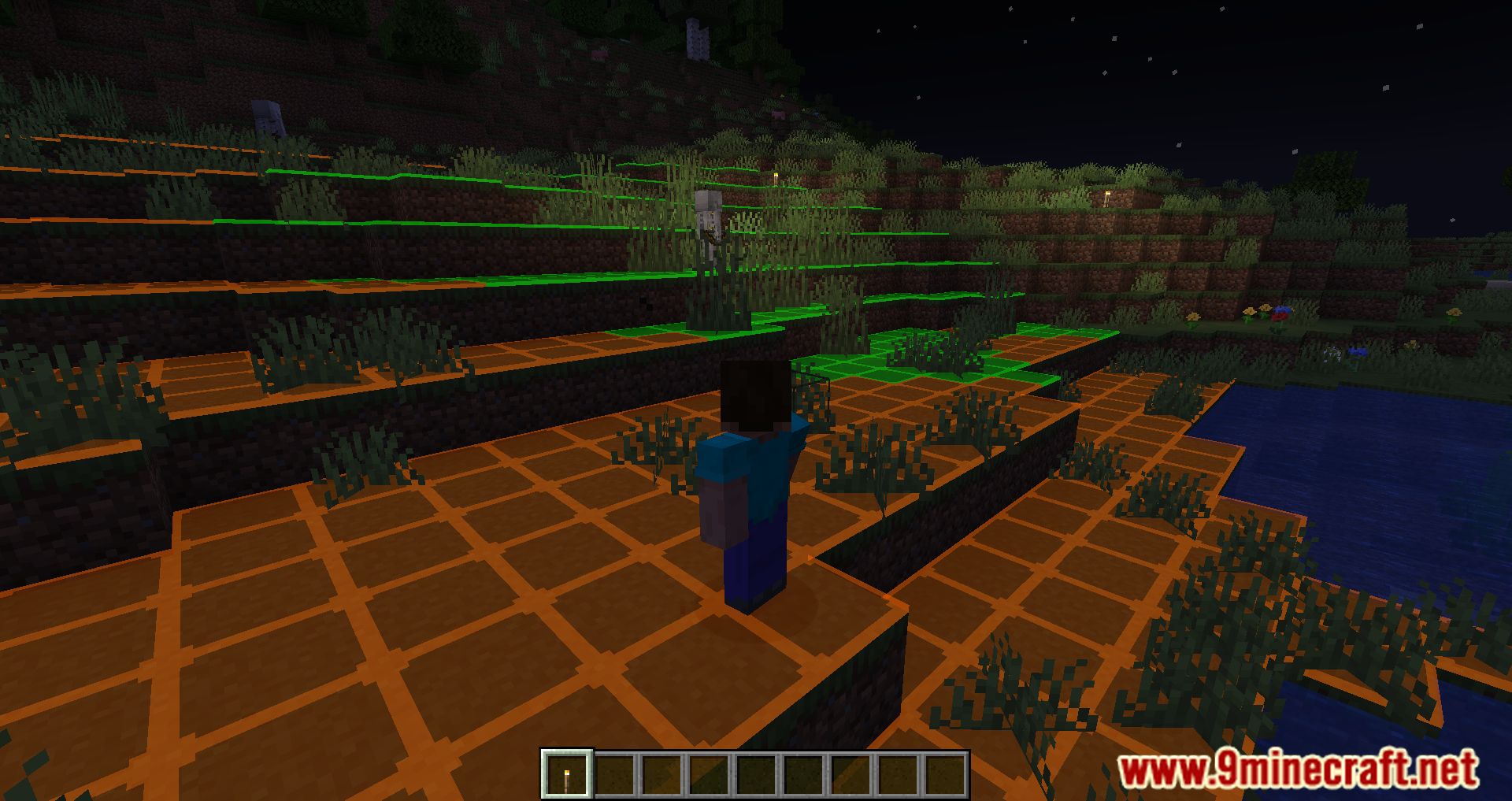Select the torch hotbar slot
The height and width of the screenshot is (801, 1512).
(x=566, y=773)
